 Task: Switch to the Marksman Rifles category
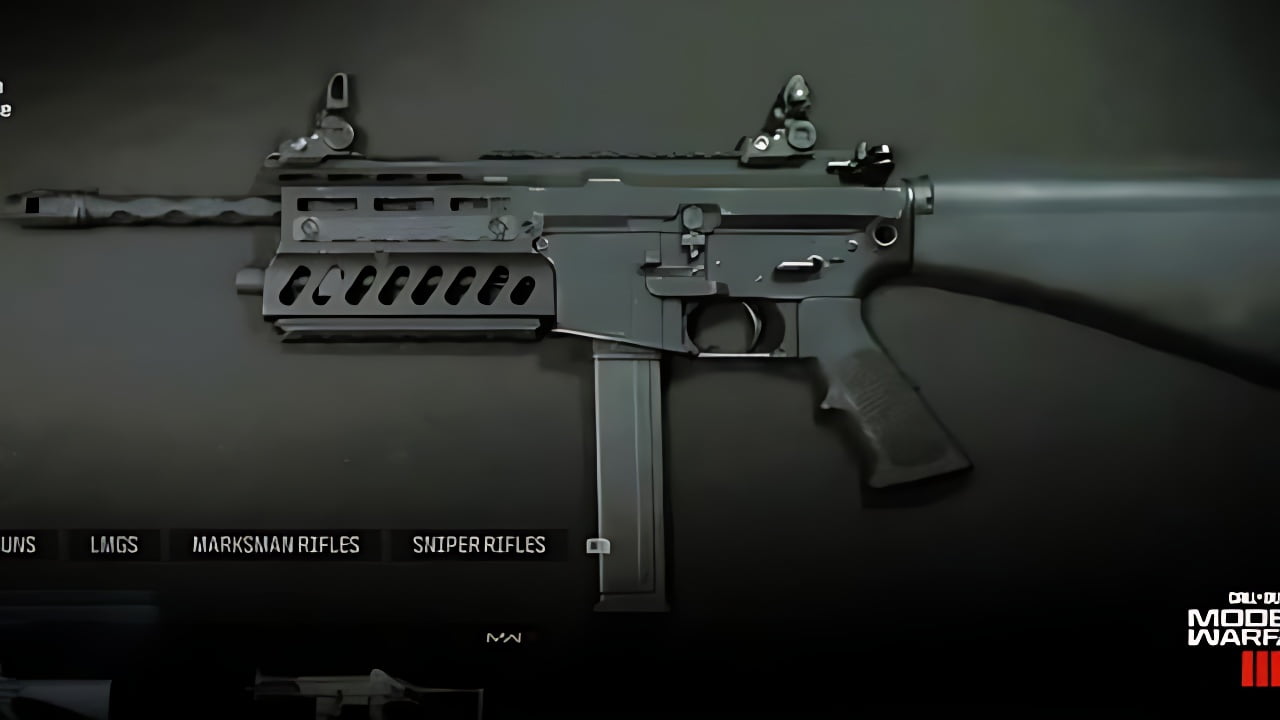(x=275, y=545)
